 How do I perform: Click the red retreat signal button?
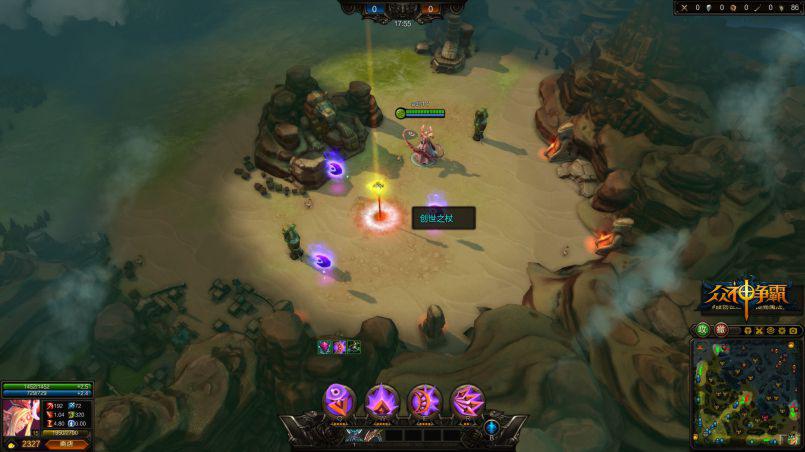click(x=720, y=330)
